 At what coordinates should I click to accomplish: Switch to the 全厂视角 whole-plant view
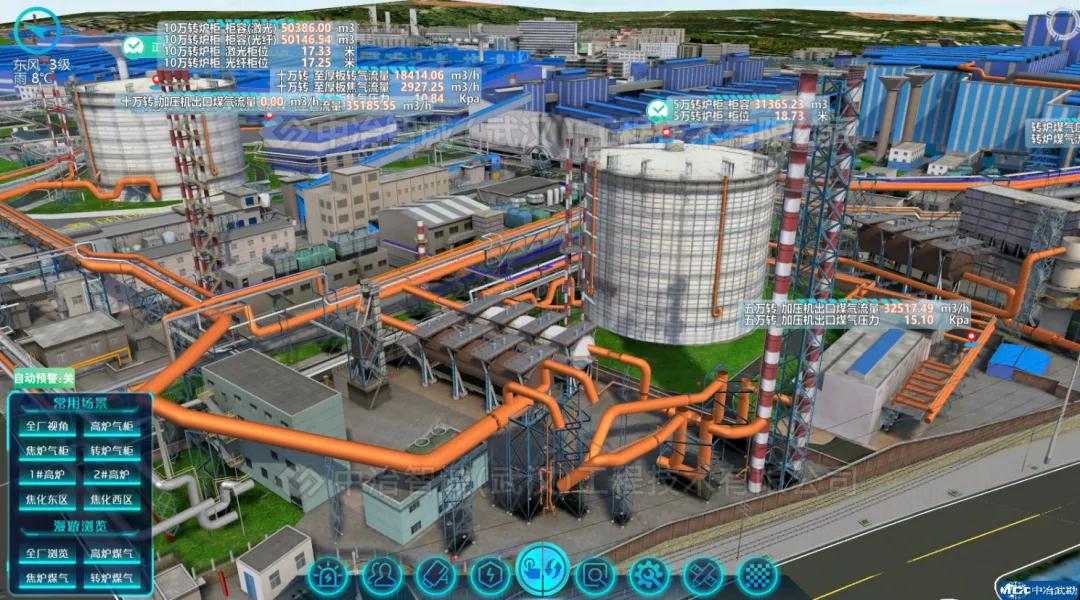pos(46,427)
